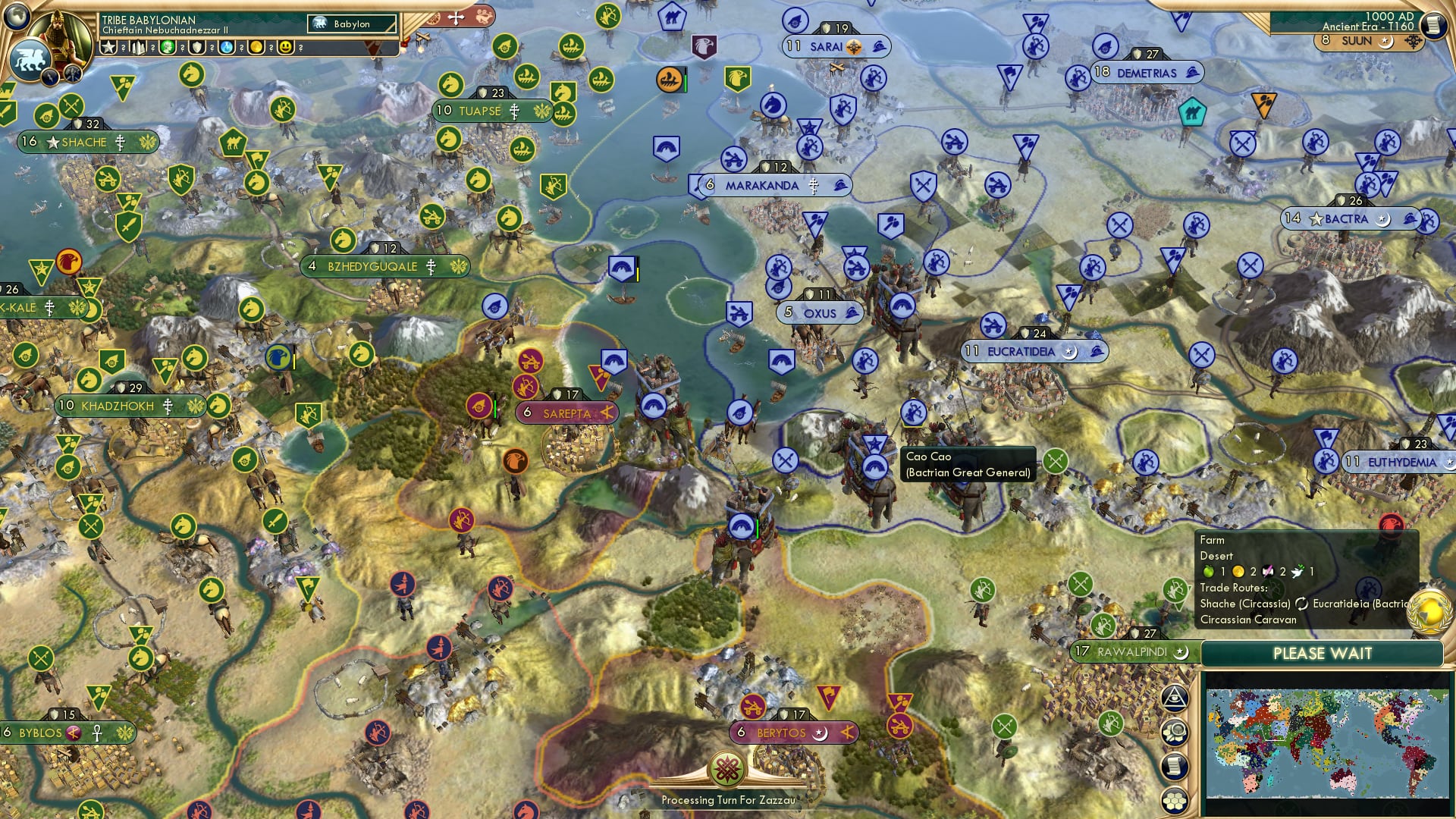Open the Babylon banner dropdown at the top
The height and width of the screenshot is (819, 1456).
pos(351,24)
